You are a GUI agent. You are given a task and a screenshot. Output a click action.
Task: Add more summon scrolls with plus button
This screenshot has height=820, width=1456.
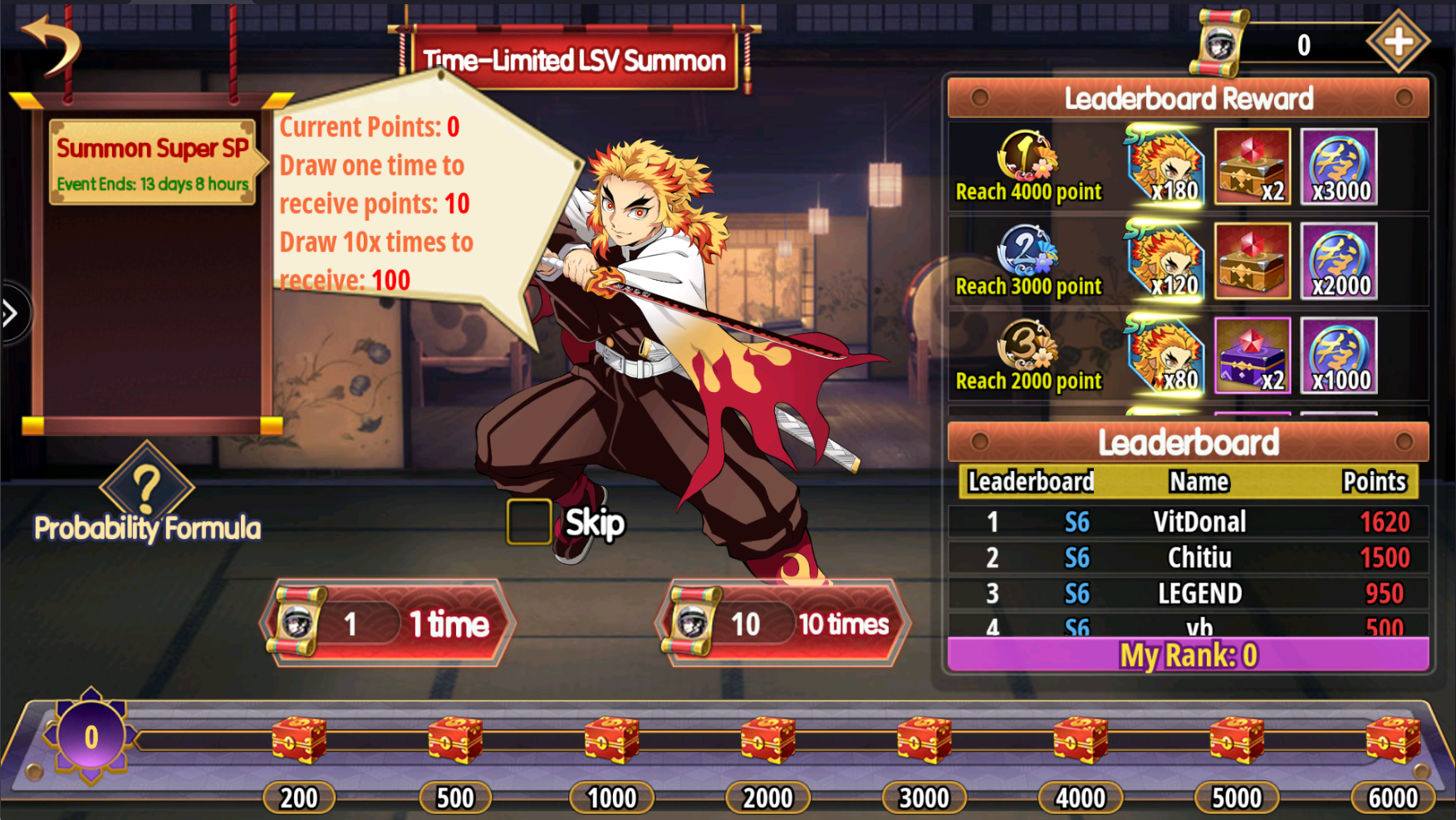click(1398, 42)
